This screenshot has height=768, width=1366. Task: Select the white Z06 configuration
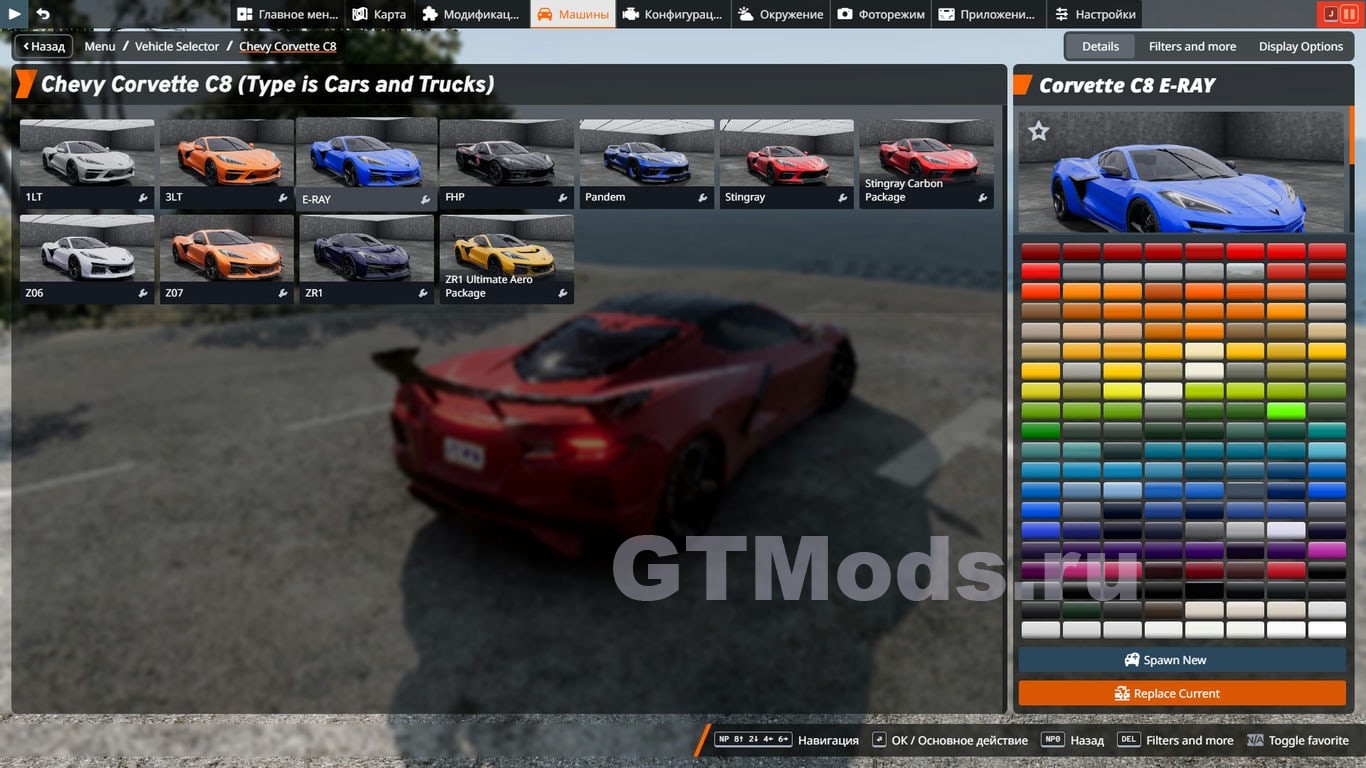coord(87,259)
